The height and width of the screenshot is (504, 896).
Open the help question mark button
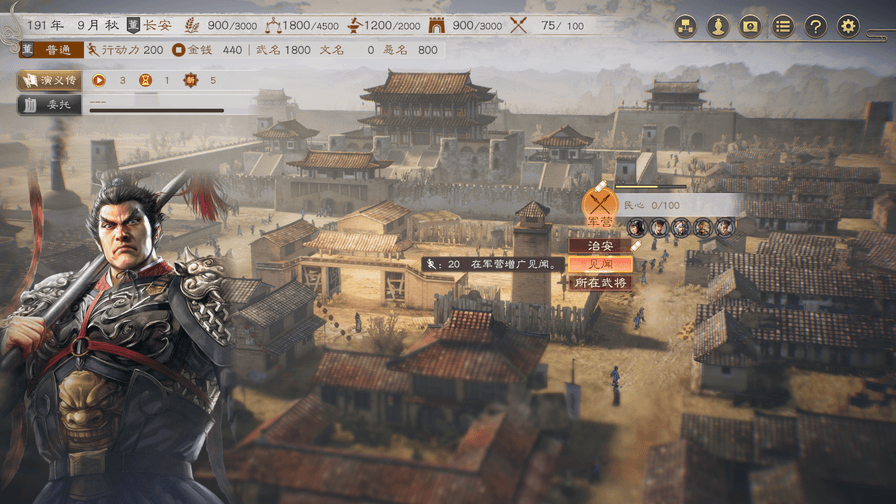coord(816,26)
